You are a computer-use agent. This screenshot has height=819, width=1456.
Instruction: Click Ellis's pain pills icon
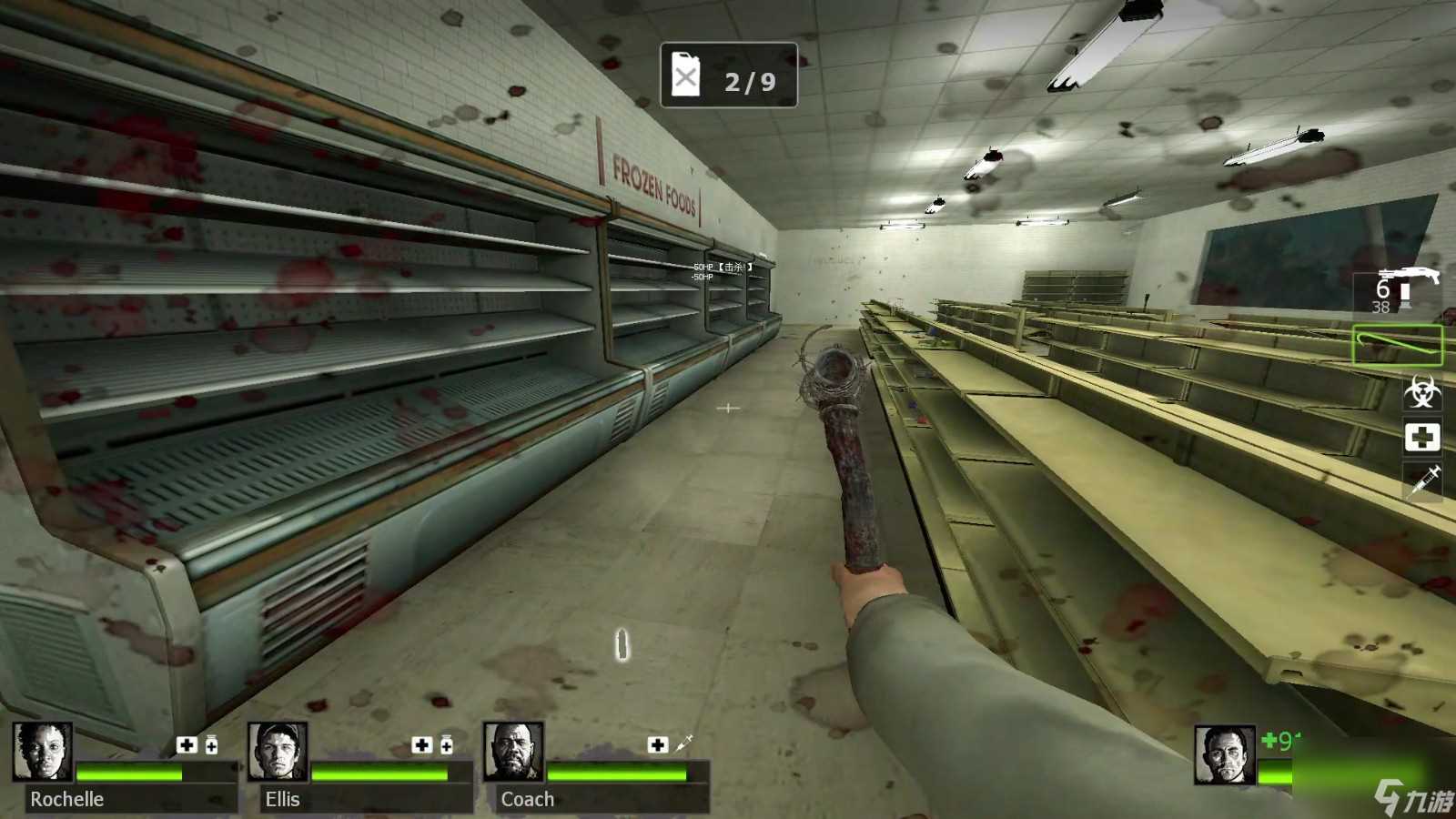pos(446,745)
